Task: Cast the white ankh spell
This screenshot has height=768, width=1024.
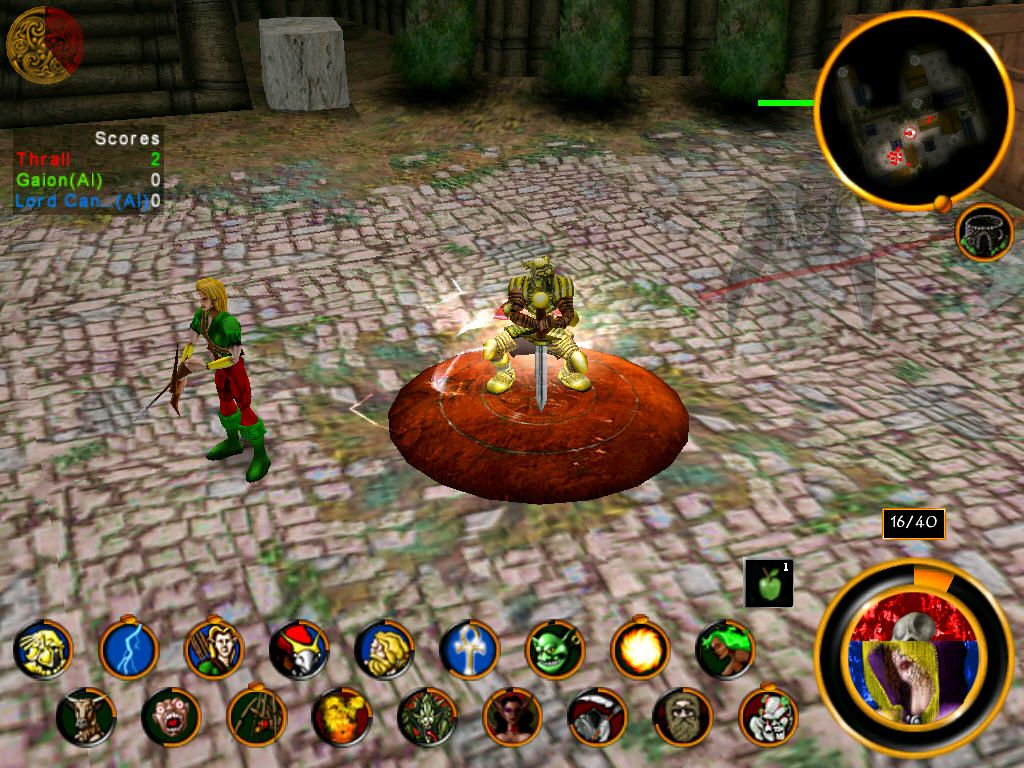Action: pos(469,649)
